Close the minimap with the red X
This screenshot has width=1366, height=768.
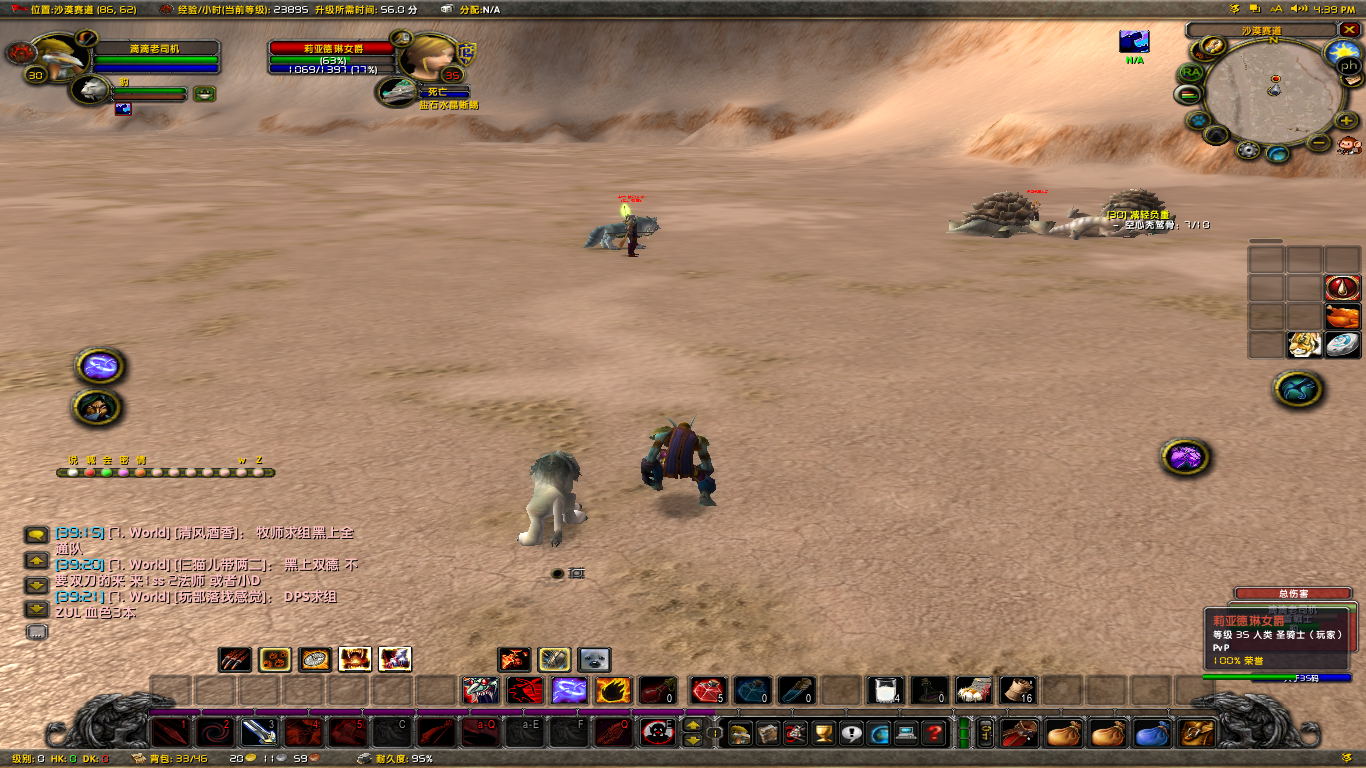[1347, 30]
